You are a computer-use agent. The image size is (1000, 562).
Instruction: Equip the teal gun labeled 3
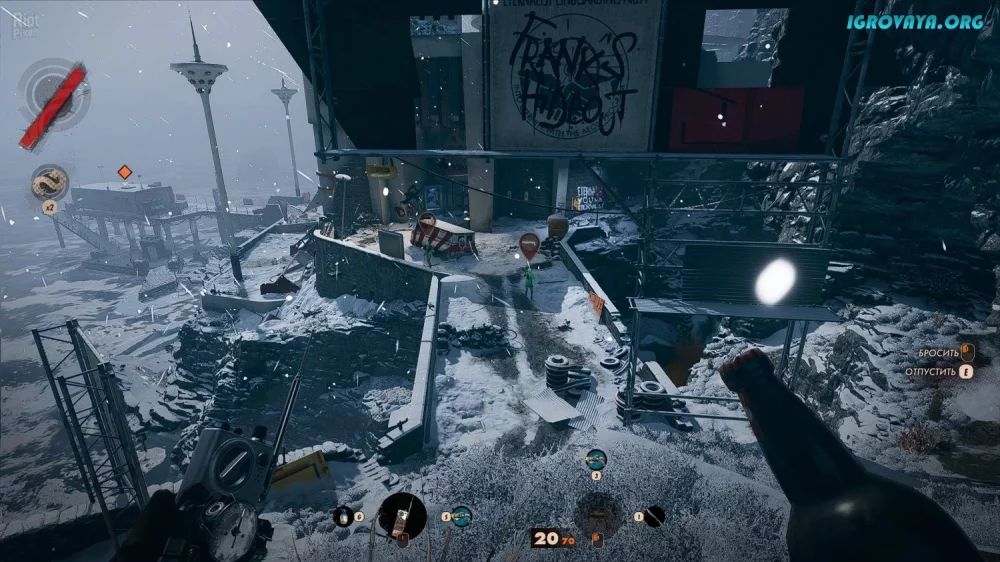coord(595,459)
